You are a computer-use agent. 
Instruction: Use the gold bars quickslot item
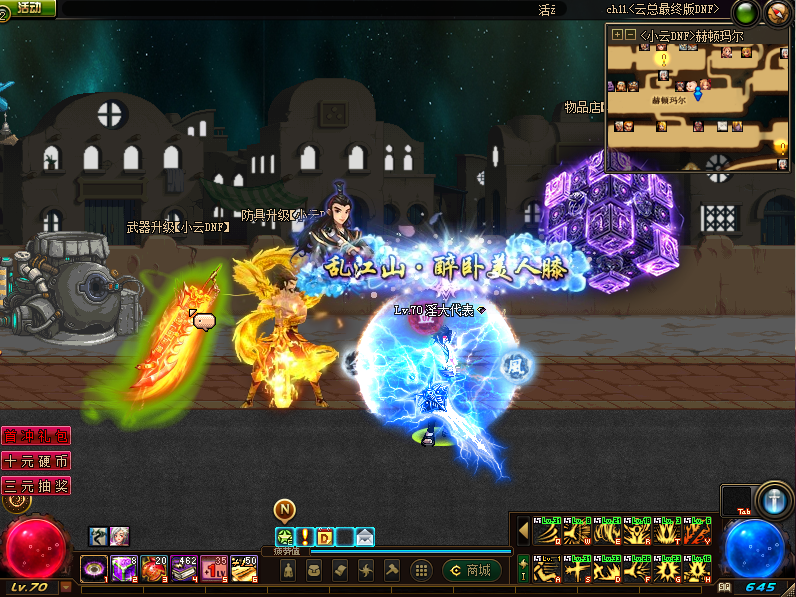coord(244,569)
